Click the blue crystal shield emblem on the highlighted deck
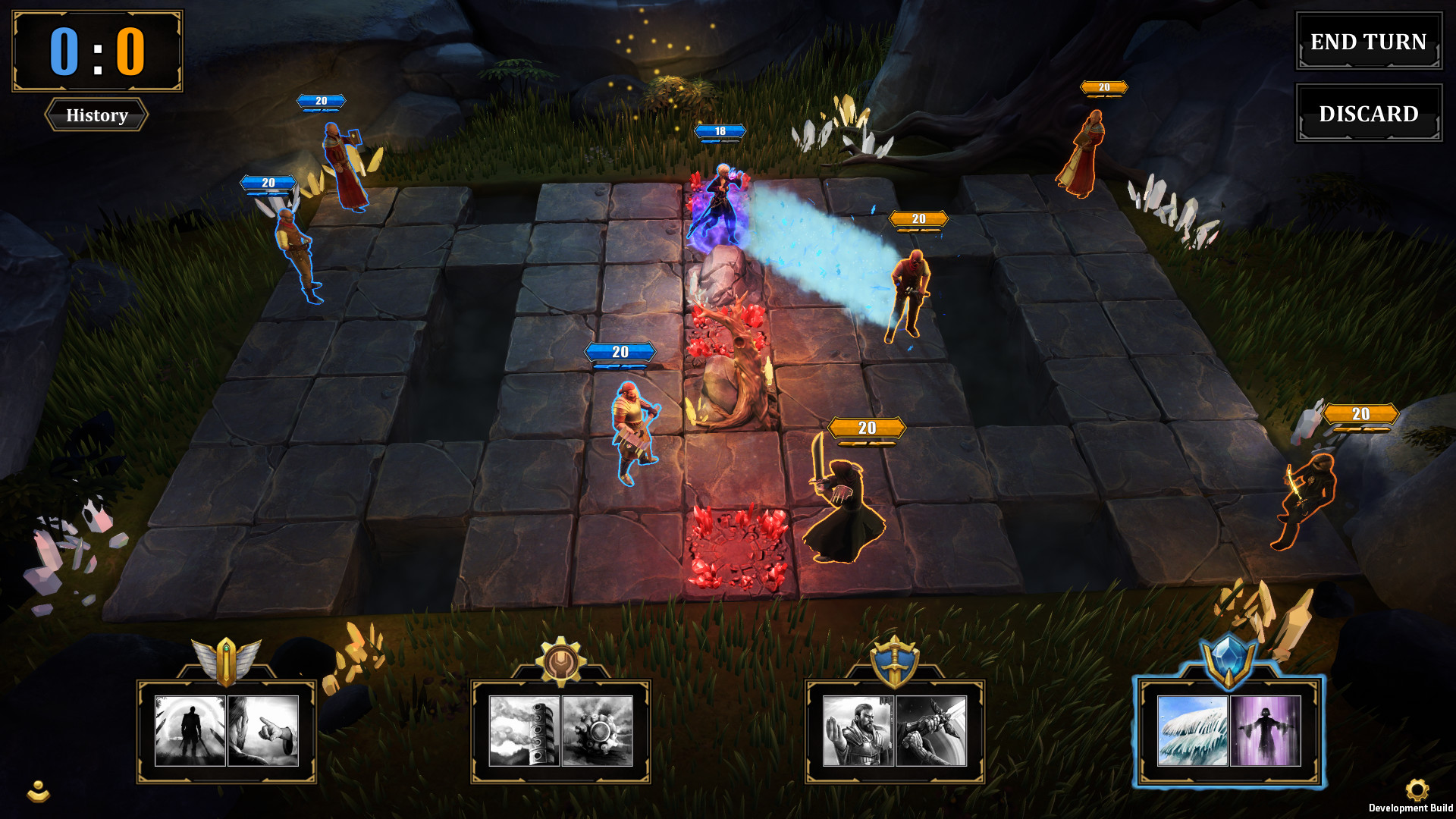Image resolution: width=1456 pixels, height=819 pixels. pyautogui.click(x=1228, y=661)
